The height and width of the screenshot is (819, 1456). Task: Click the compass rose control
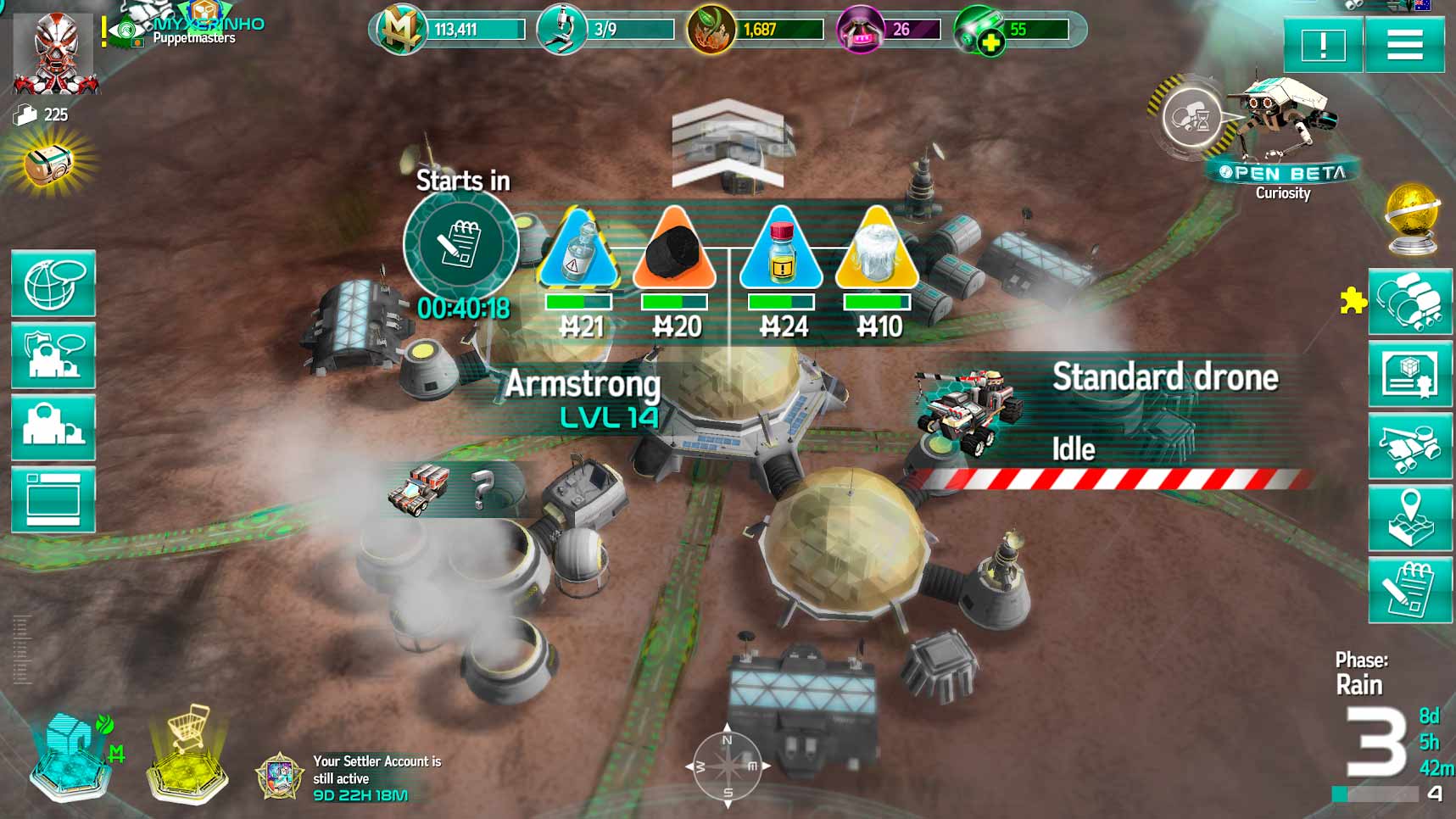pos(728,766)
